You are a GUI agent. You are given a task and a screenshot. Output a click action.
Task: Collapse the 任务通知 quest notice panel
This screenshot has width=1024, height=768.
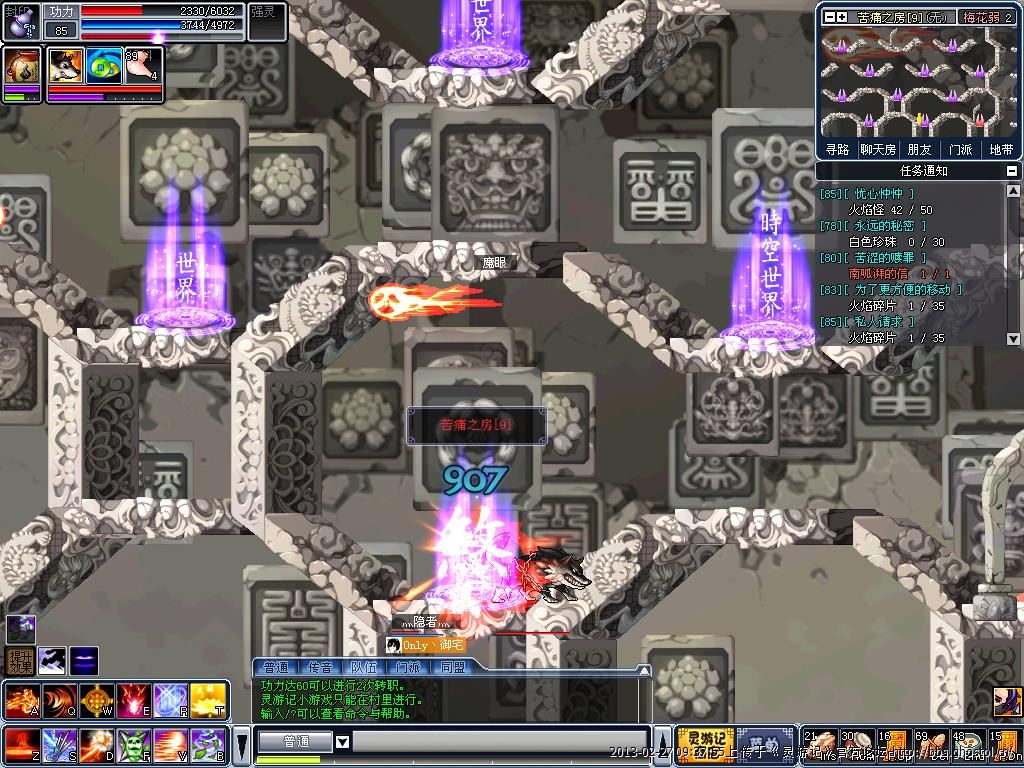tap(1013, 171)
